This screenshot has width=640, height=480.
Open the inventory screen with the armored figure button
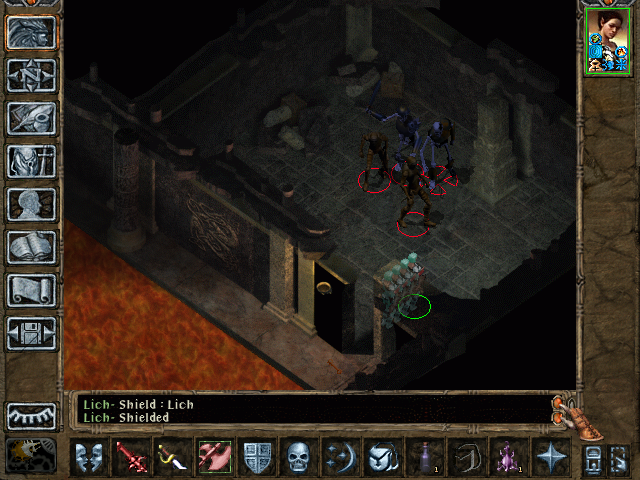[32, 161]
